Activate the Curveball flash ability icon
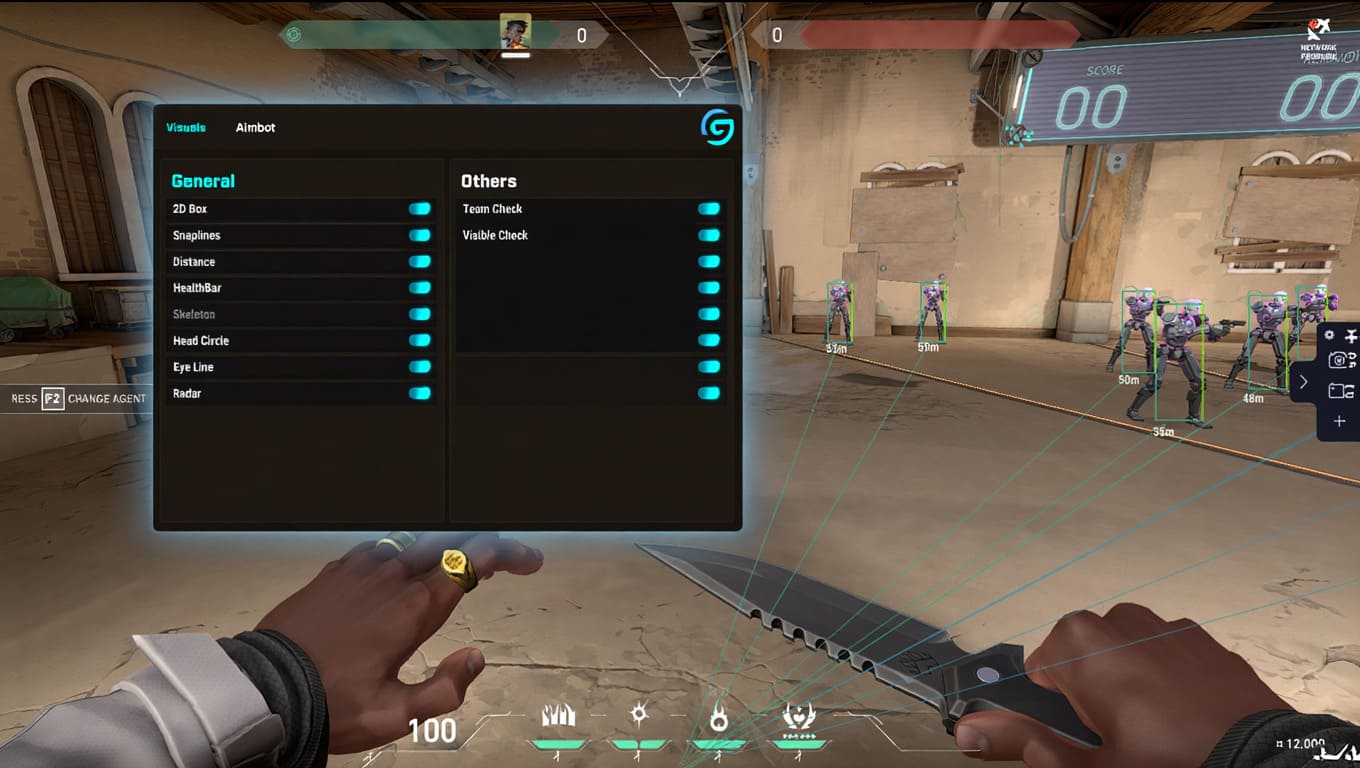 [639, 714]
